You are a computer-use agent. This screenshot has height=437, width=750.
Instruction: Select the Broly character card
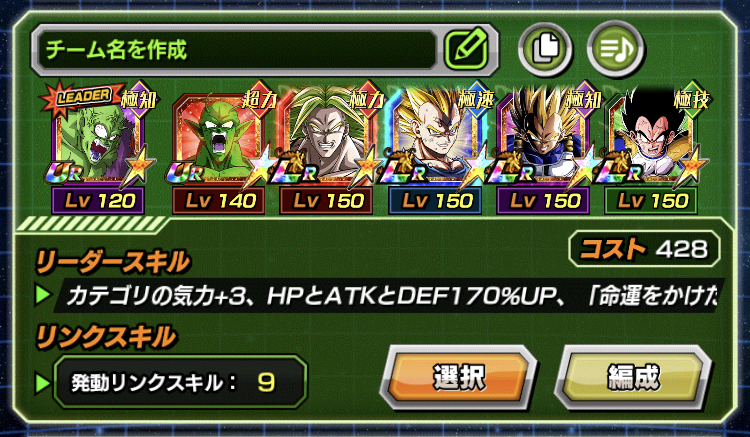click(327, 148)
